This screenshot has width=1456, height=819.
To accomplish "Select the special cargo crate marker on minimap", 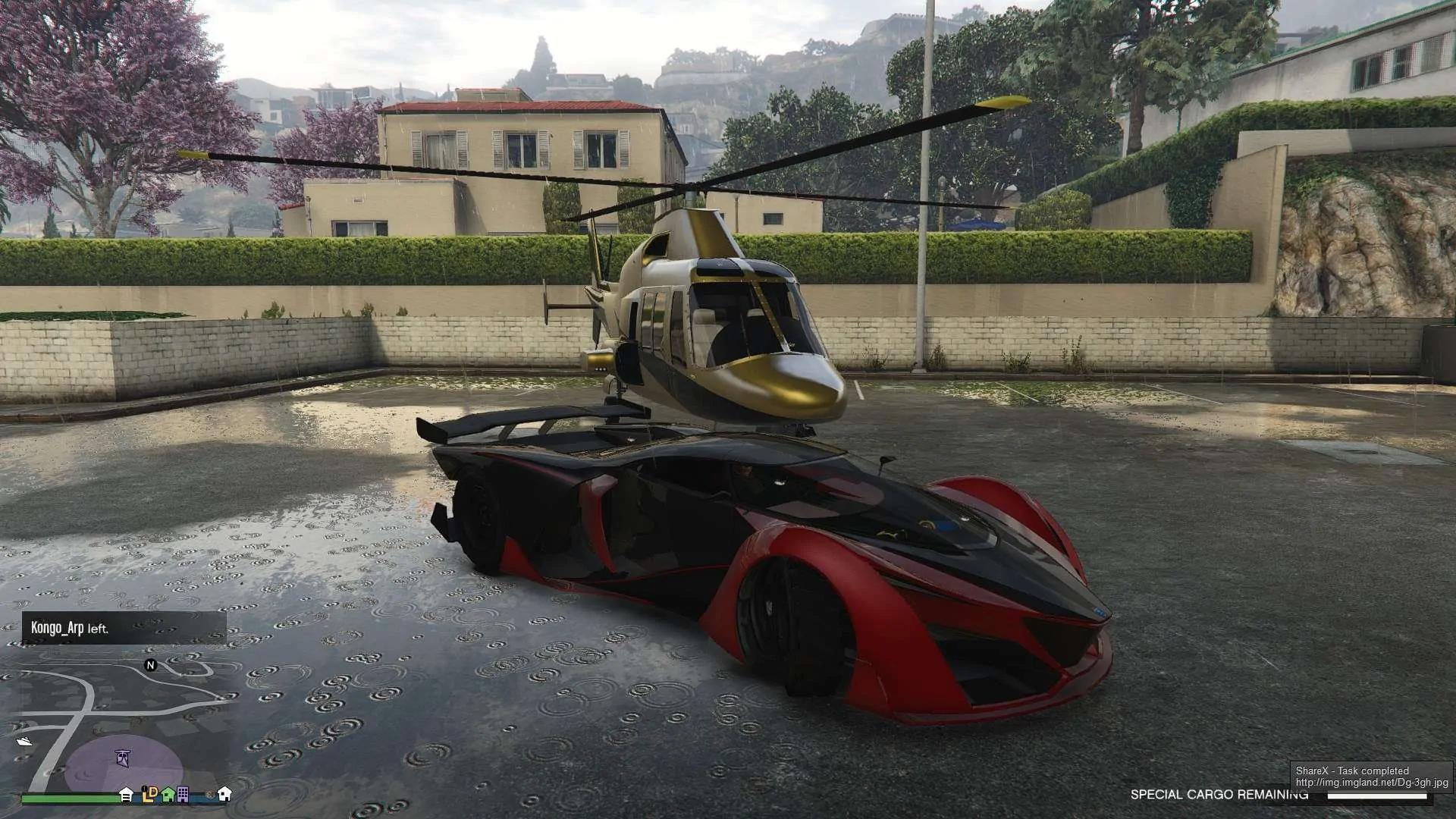I will (x=123, y=757).
